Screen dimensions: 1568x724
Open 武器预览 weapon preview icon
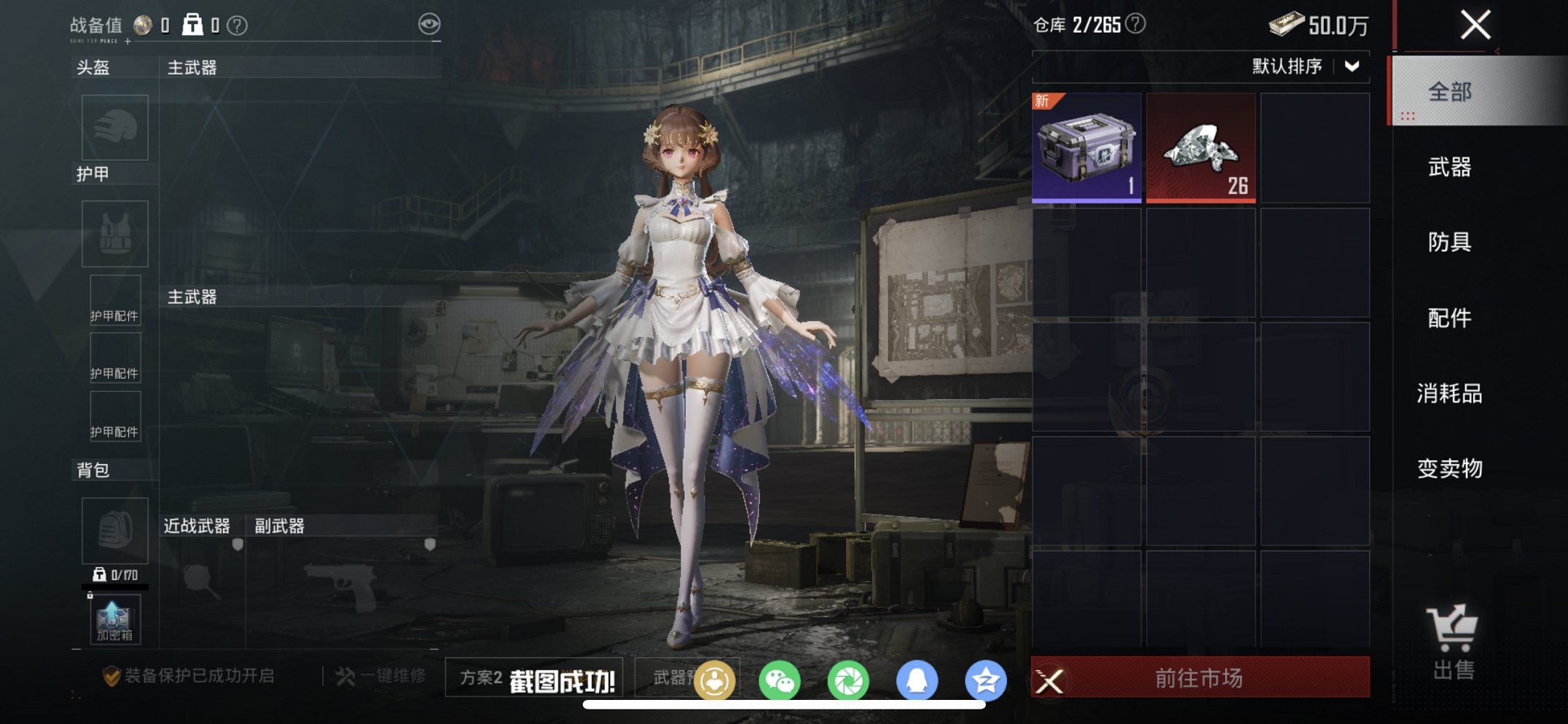(x=716, y=679)
